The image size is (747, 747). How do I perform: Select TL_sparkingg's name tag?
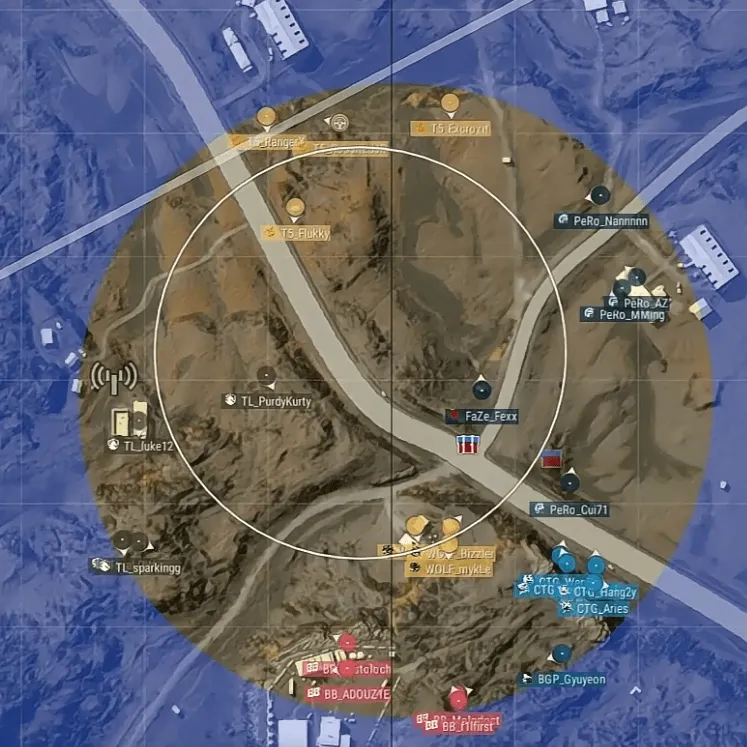click(x=146, y=568)
